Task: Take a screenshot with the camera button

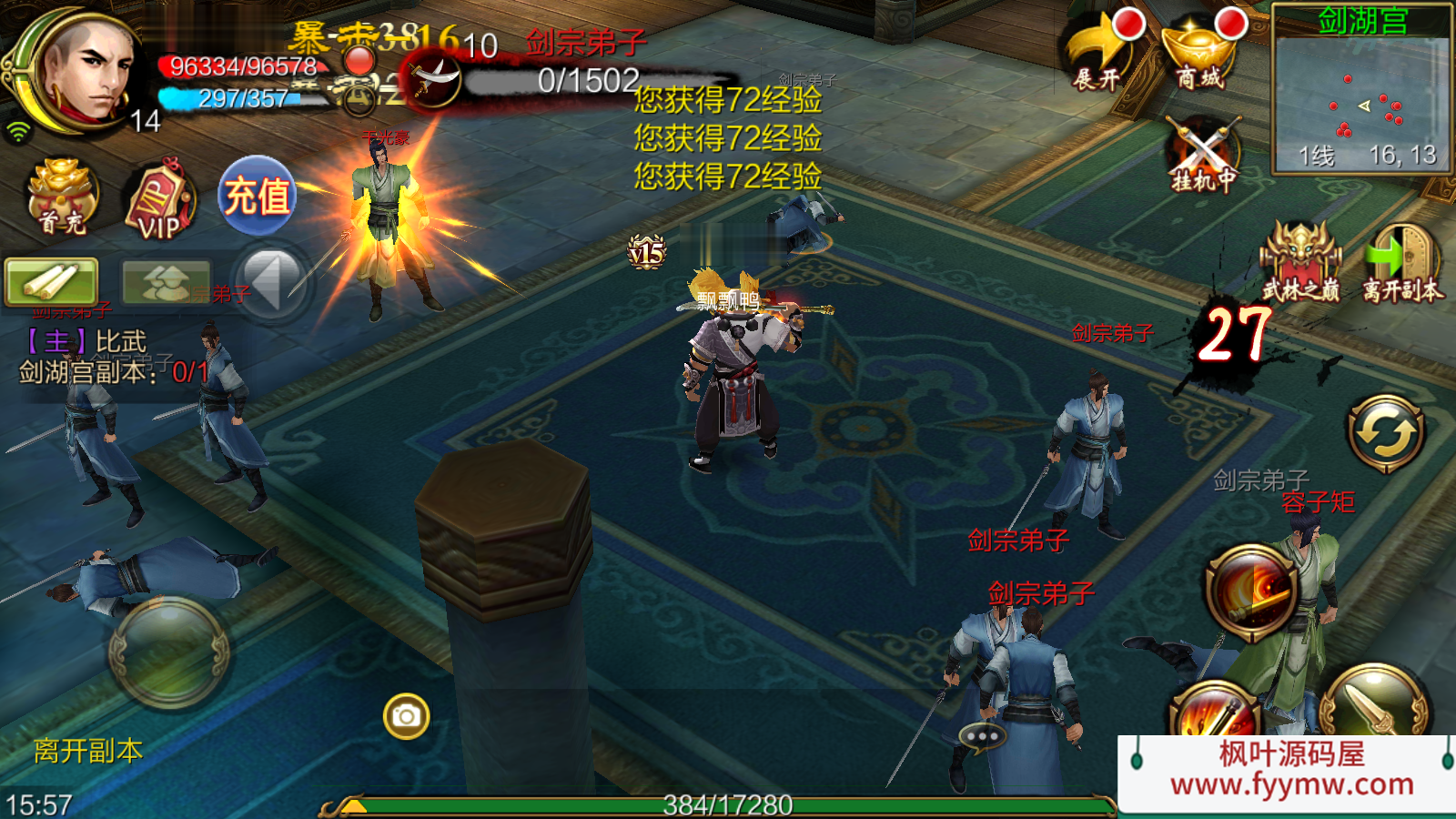Action: (406, 717)
